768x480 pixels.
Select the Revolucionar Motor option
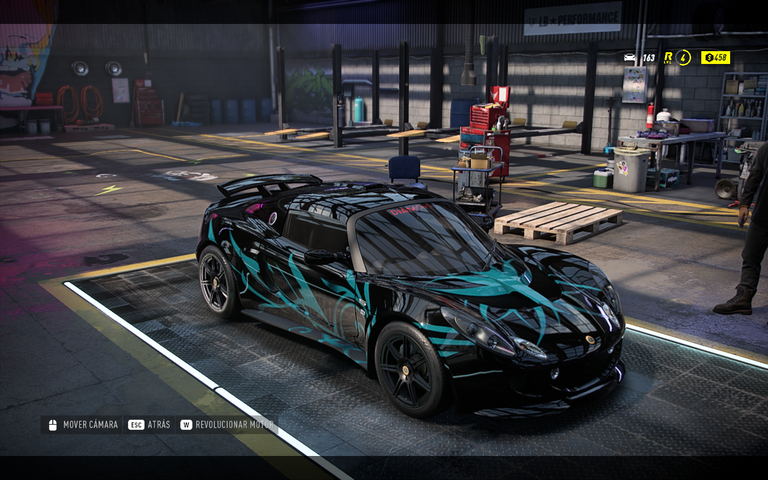[227, 424]
